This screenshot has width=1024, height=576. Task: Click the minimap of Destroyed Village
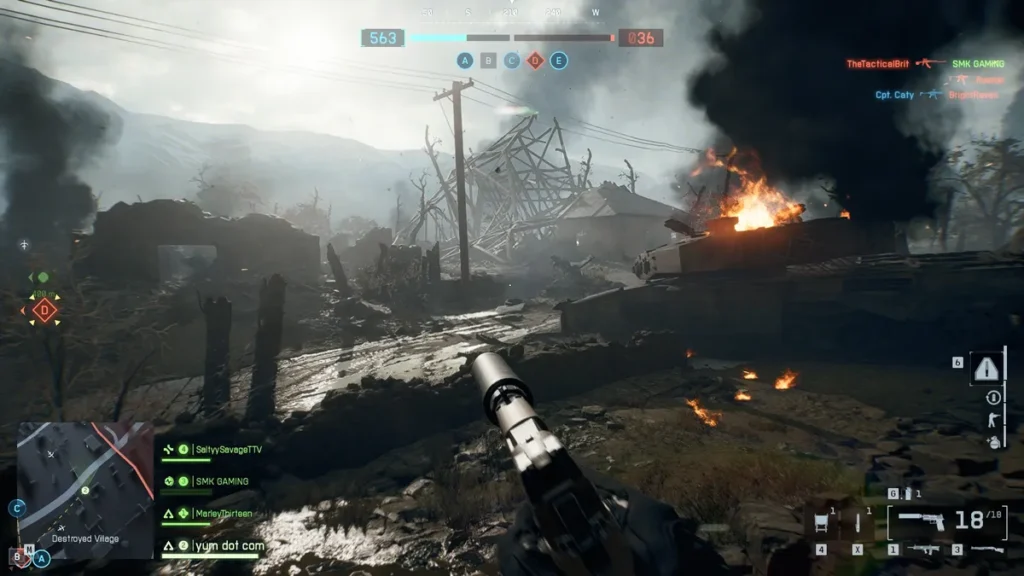pos(85,489)
